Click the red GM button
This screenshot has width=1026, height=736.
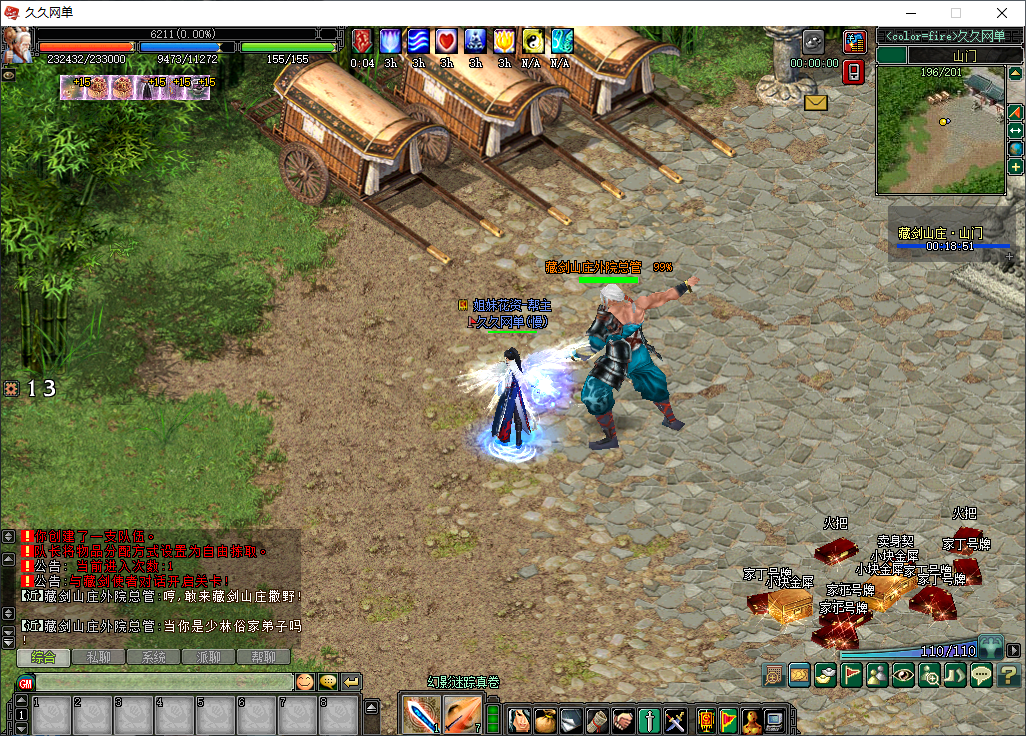coord(25,683)
